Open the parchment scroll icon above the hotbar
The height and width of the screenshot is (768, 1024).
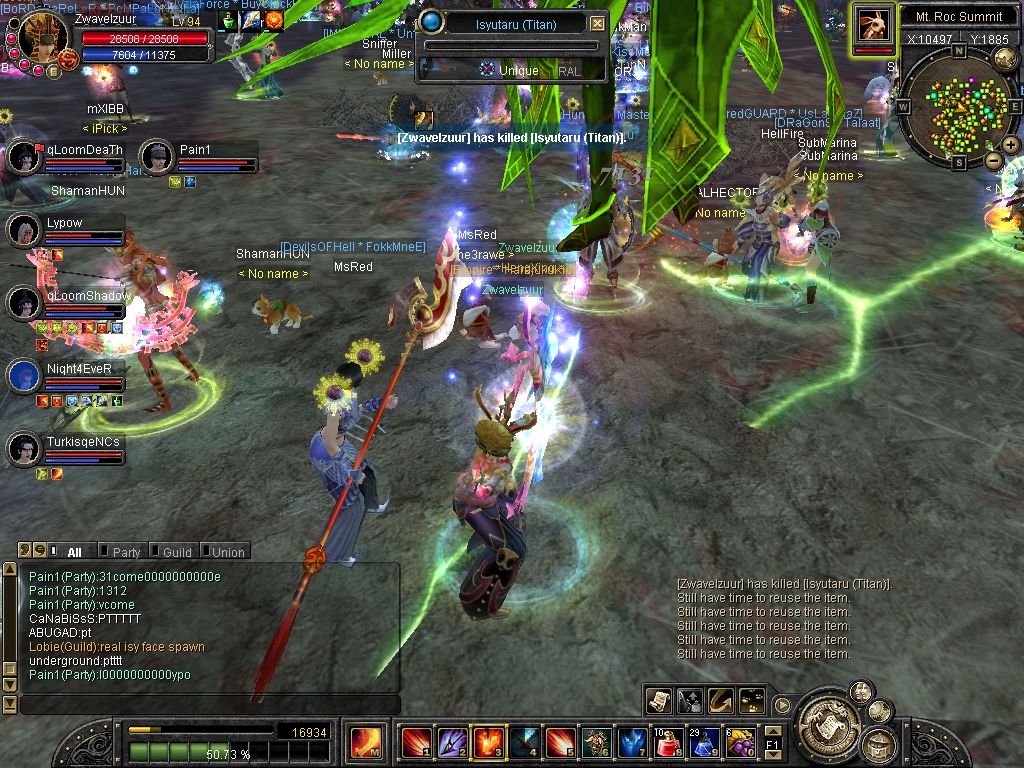point(659,700)
